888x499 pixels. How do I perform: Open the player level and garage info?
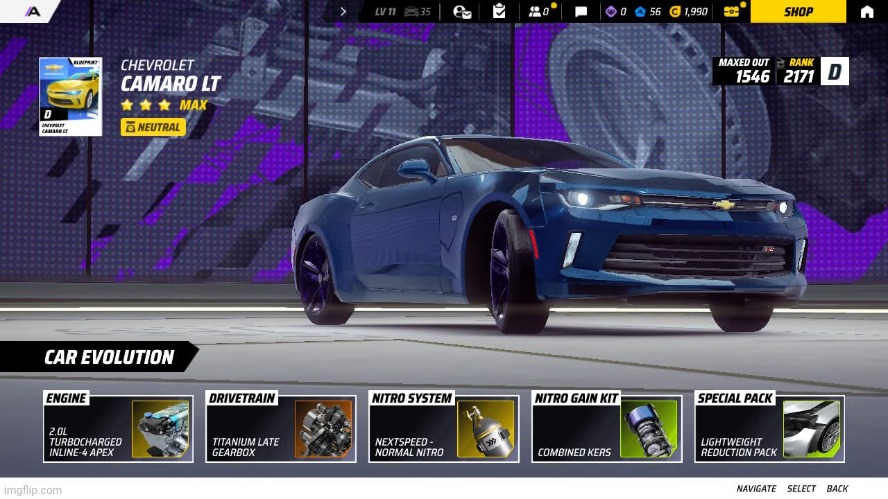402,11
